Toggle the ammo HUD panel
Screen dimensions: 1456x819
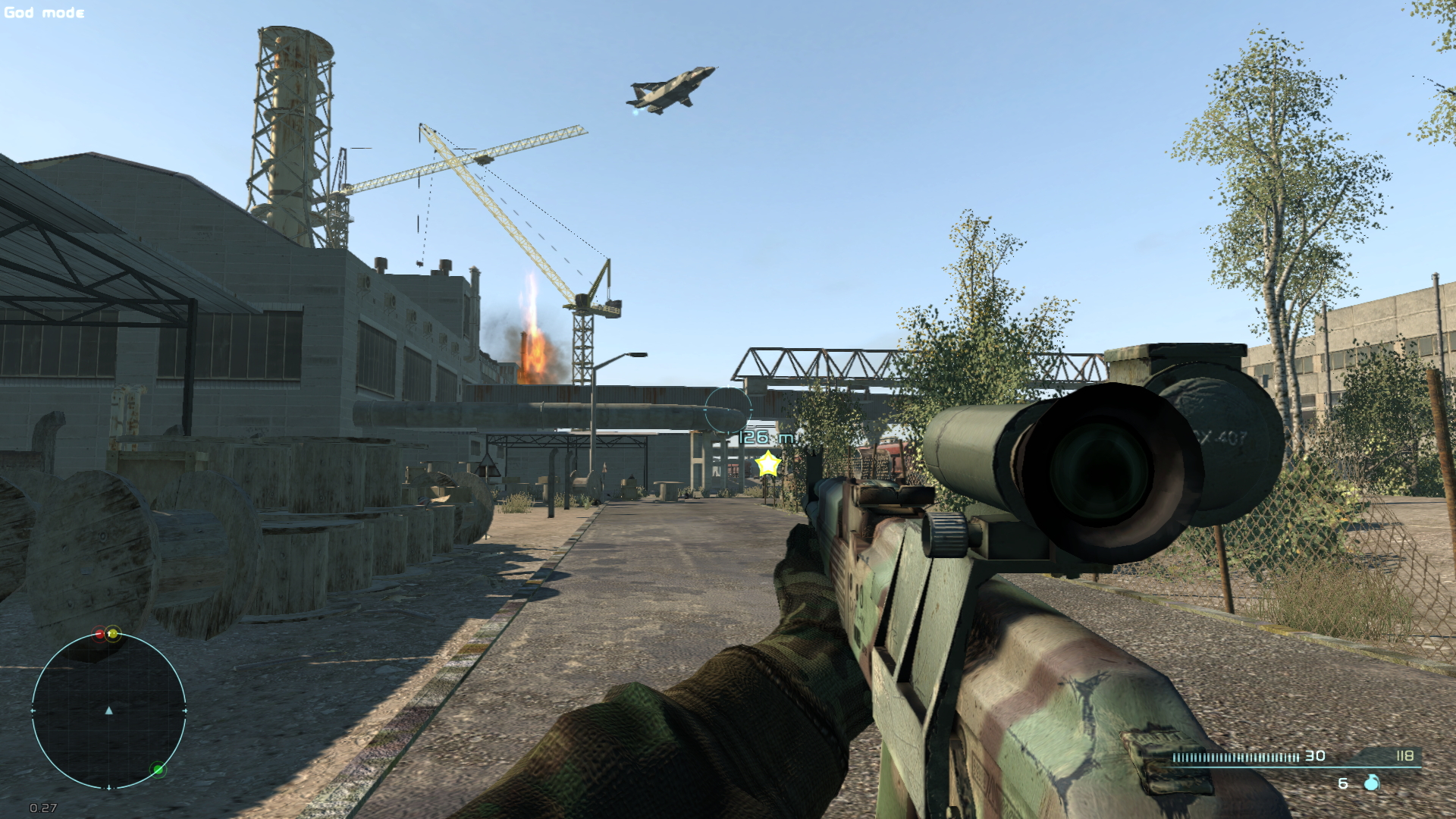[x=1289, y=766]
